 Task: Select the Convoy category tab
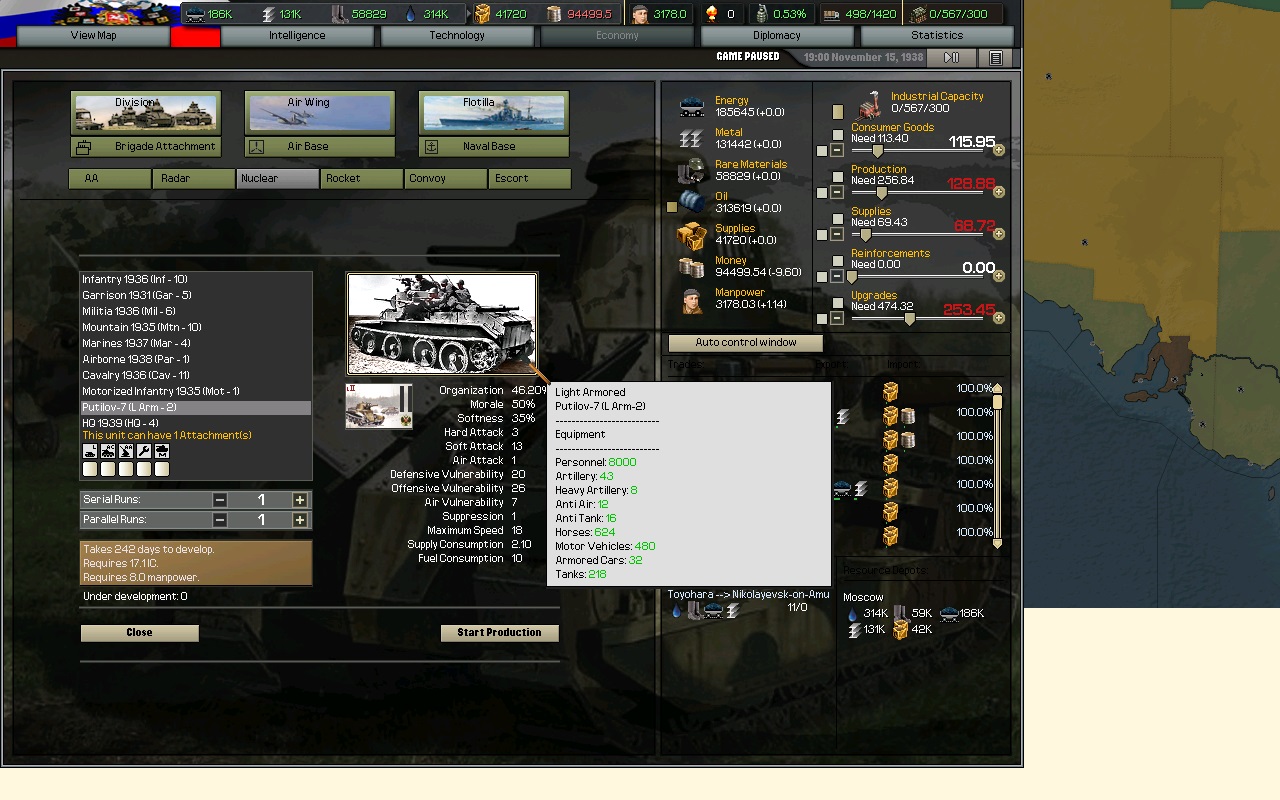click(445, 178)
